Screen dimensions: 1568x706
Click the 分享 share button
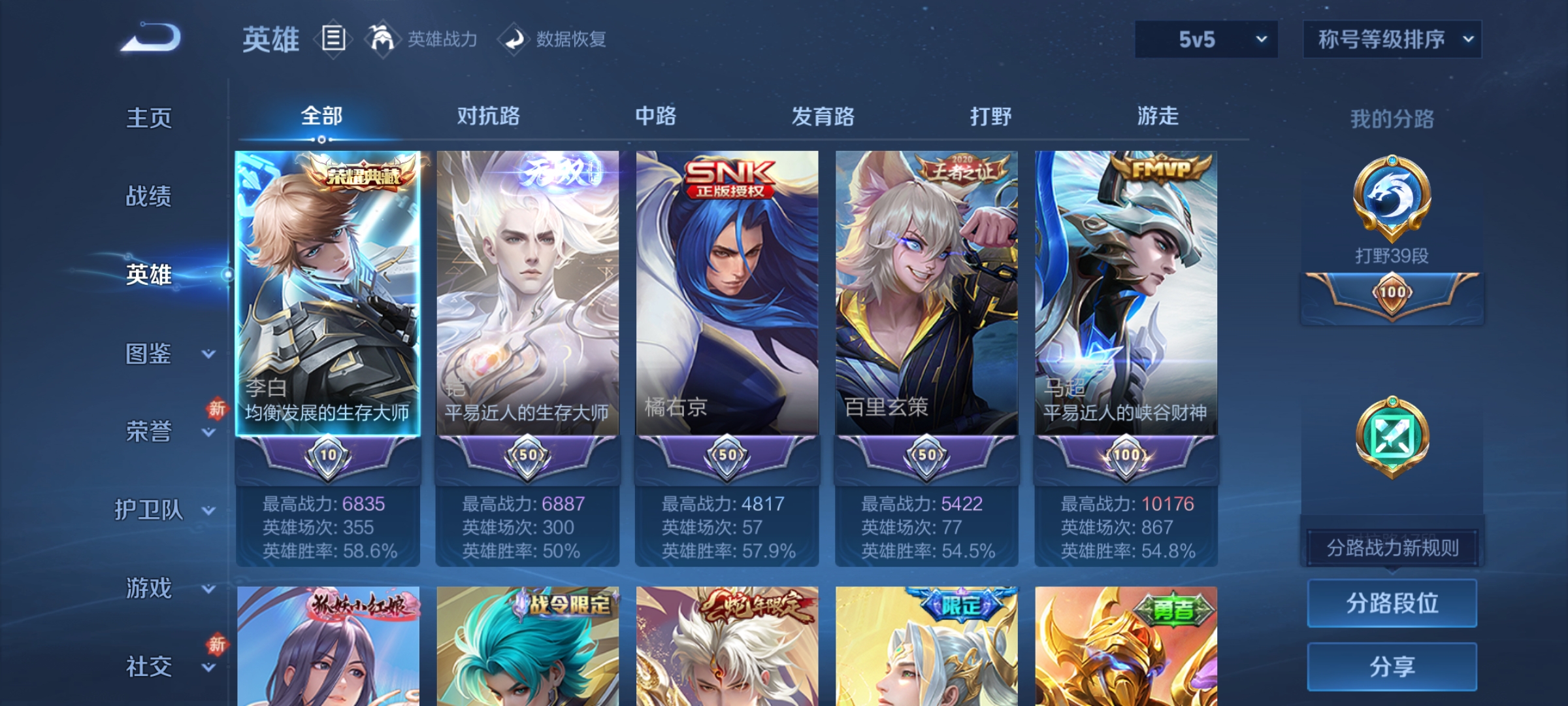[1392, 665]
